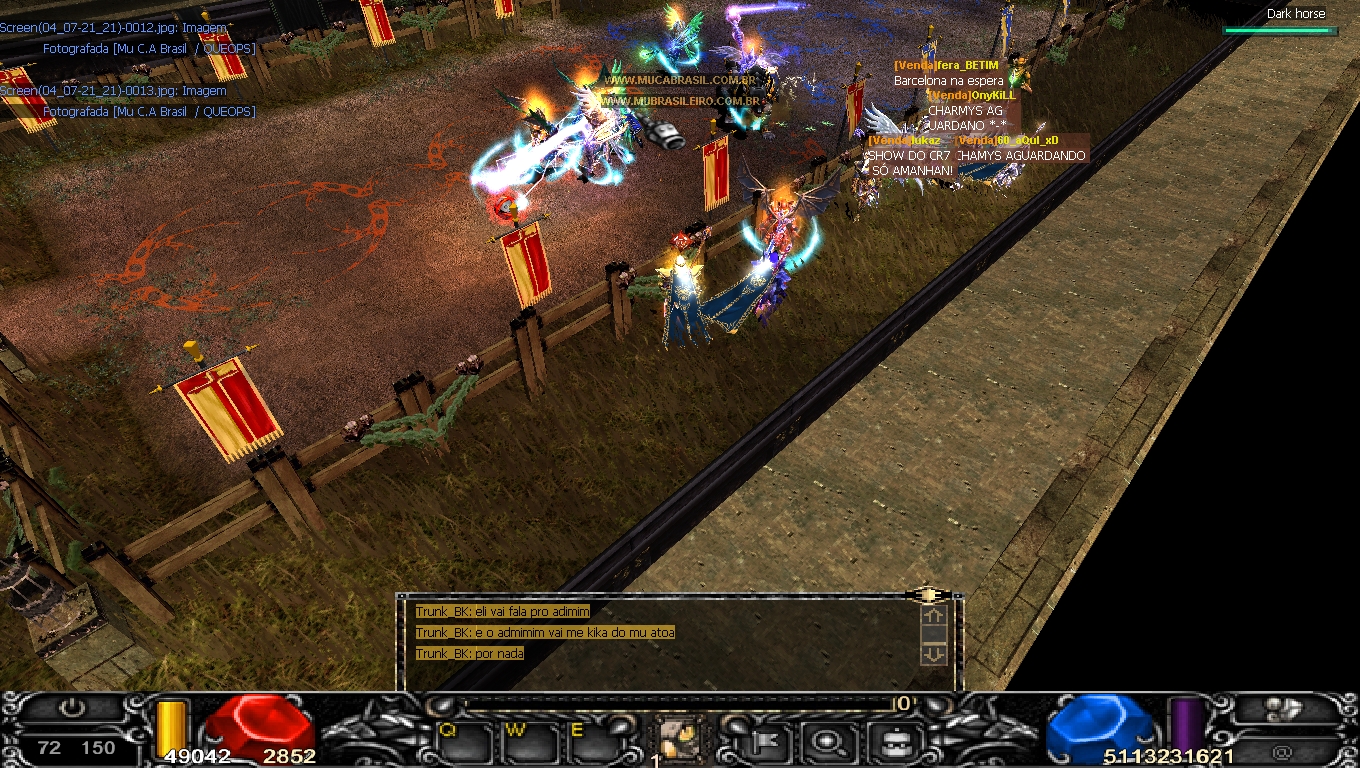Click the chat window's gold resize handle
Image resolution: width=1360 pixels, height=768 pixels.
(929, 595)
